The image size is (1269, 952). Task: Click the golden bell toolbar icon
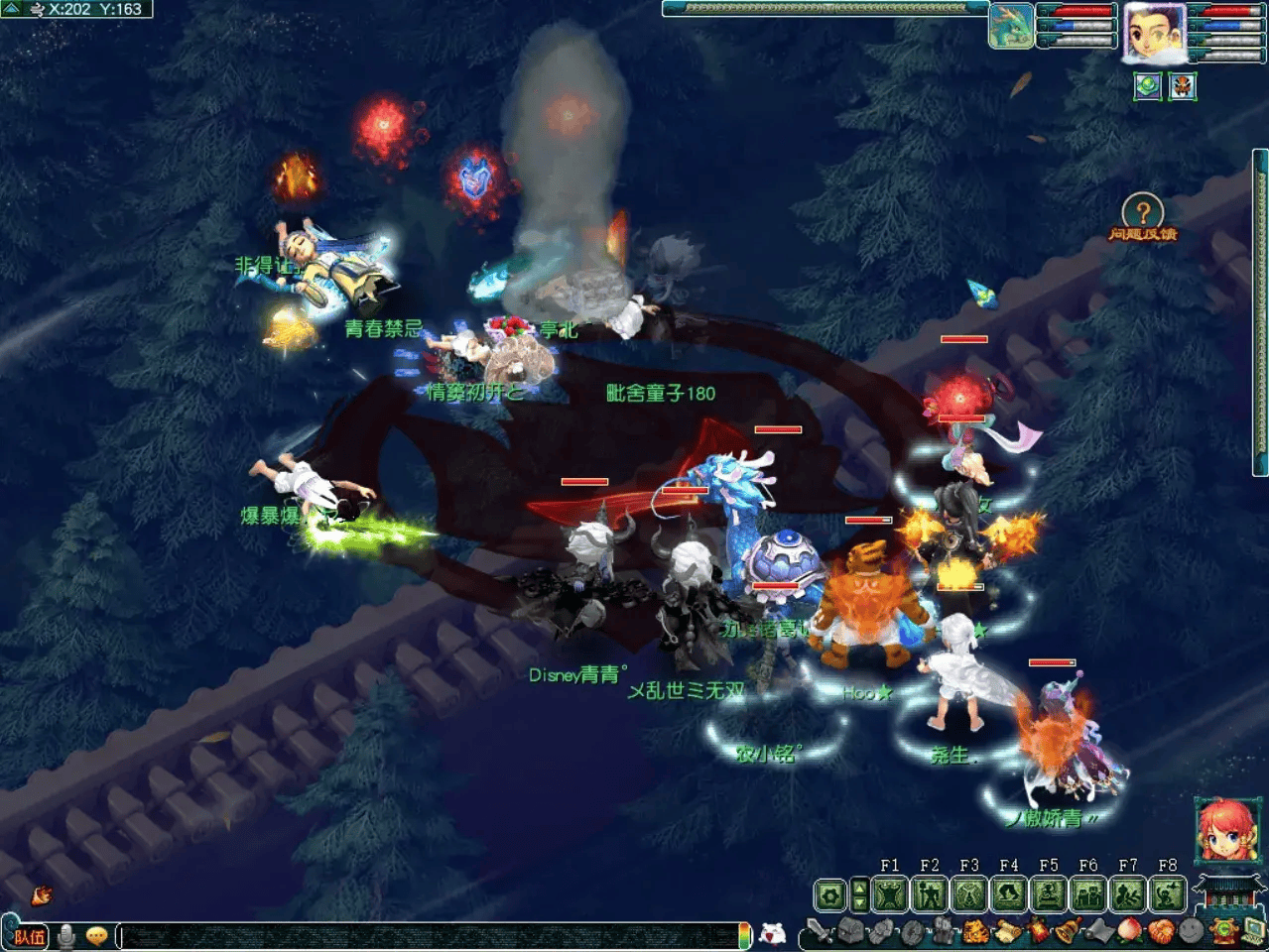[1068, 932]
